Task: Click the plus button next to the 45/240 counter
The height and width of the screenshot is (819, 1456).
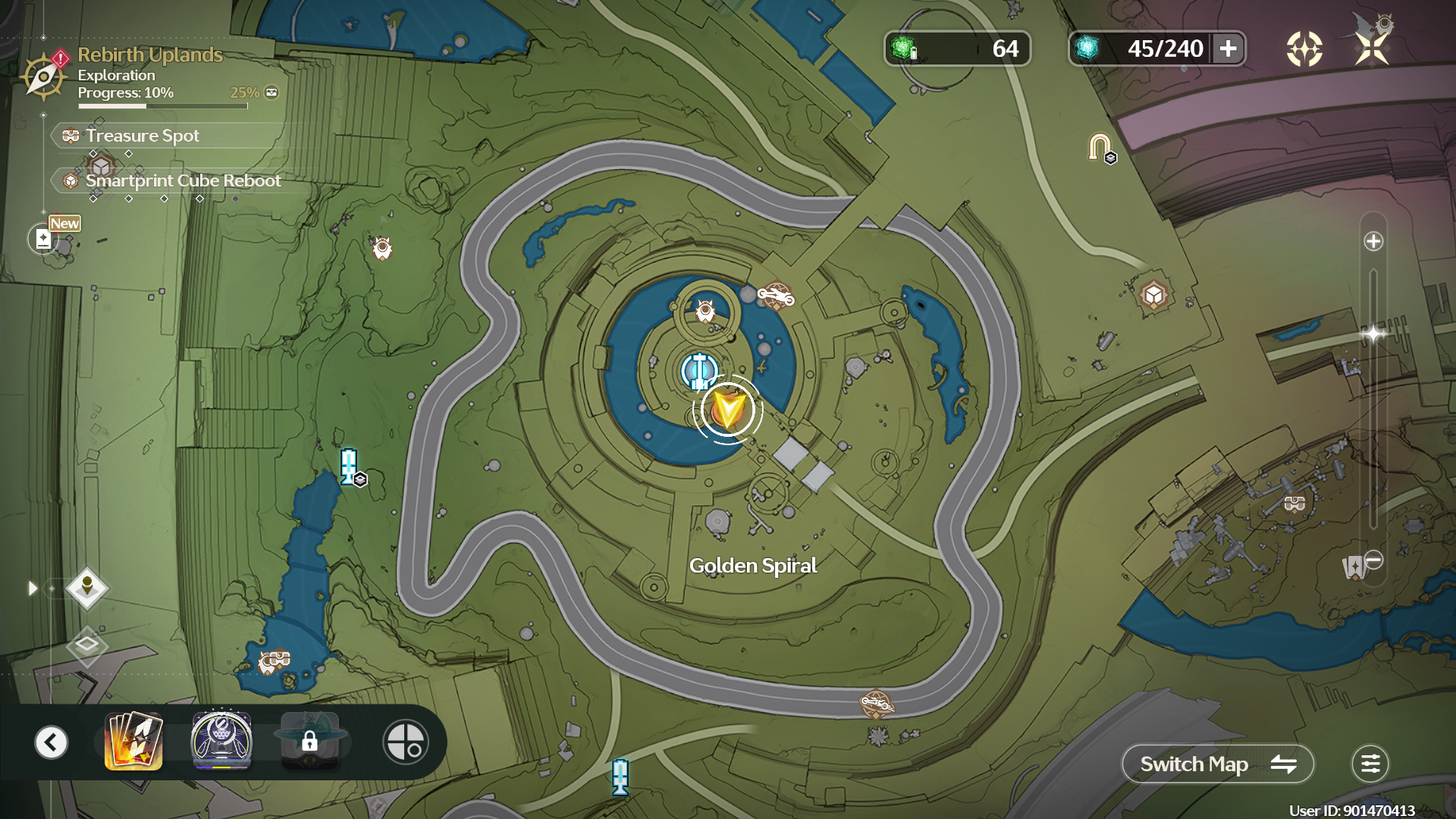Action: click(x=1227, y=49)
